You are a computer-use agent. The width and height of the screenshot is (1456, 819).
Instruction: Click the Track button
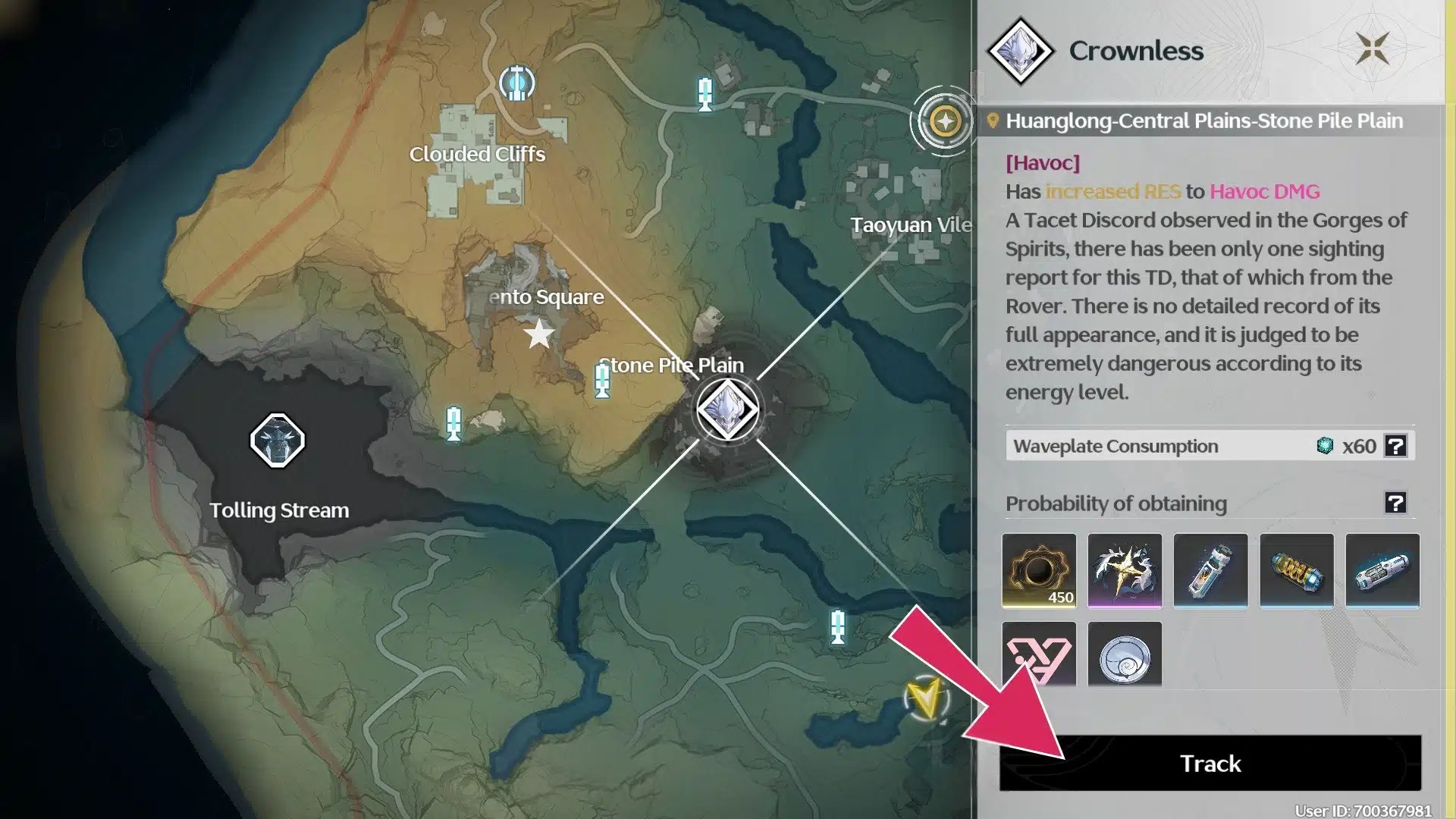click(x=1210, y=763)
